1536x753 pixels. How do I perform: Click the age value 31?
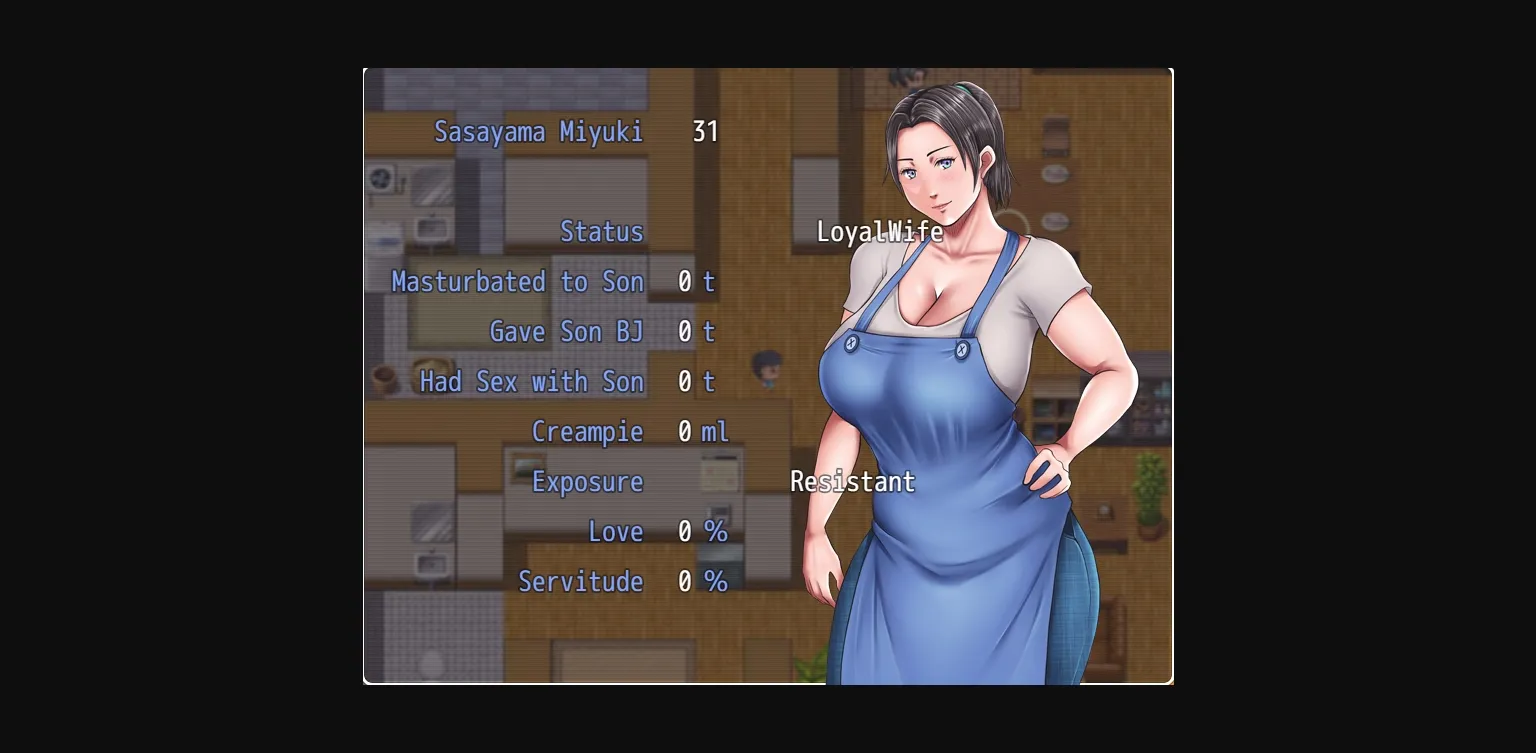(x=705, y=131)
